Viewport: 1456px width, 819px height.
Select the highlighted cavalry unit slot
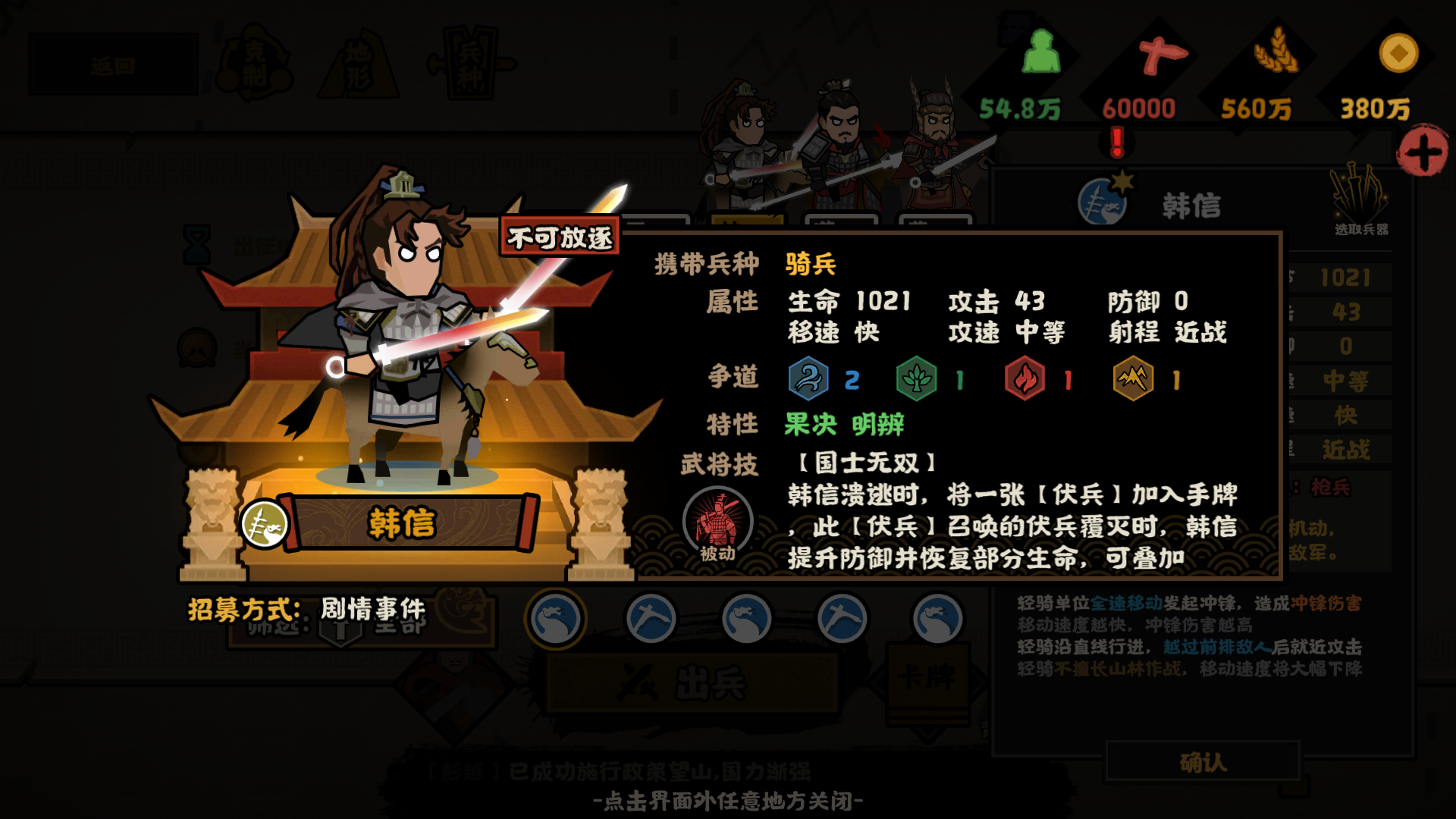[x=556, y=617]
